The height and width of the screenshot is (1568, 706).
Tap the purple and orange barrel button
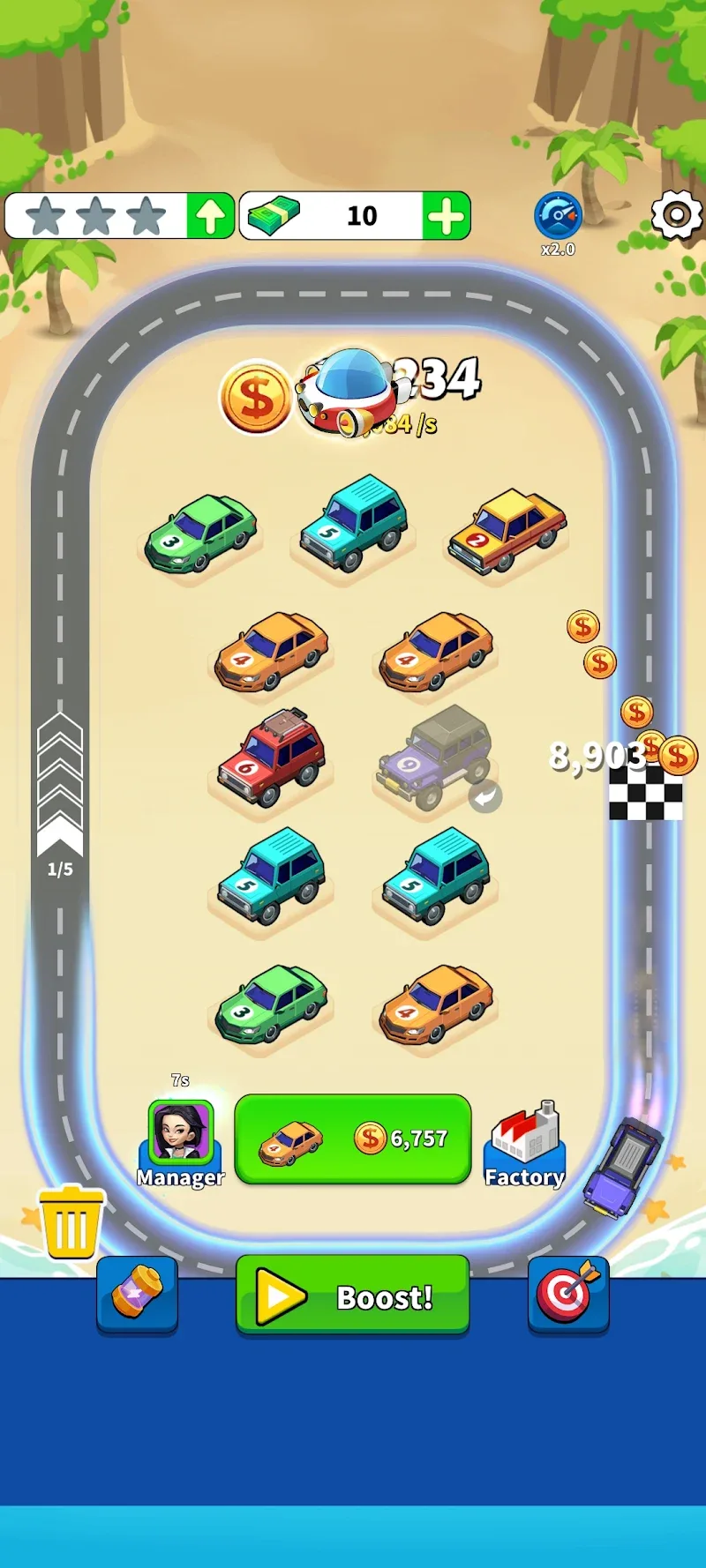coord(137,1293)
